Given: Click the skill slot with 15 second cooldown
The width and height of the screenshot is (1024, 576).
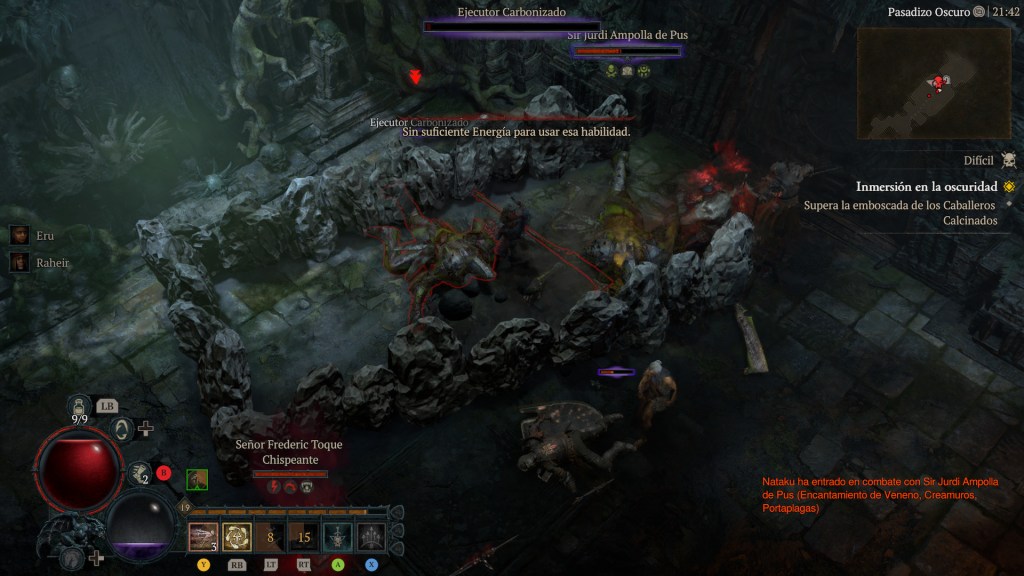Looking at the screenshot, I should point(304,537).
